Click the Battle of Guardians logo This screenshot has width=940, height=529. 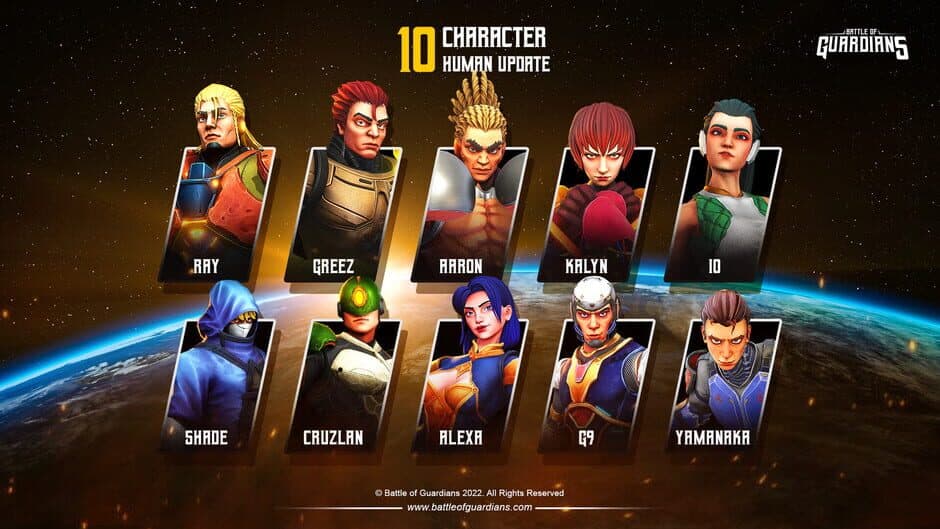862,43
